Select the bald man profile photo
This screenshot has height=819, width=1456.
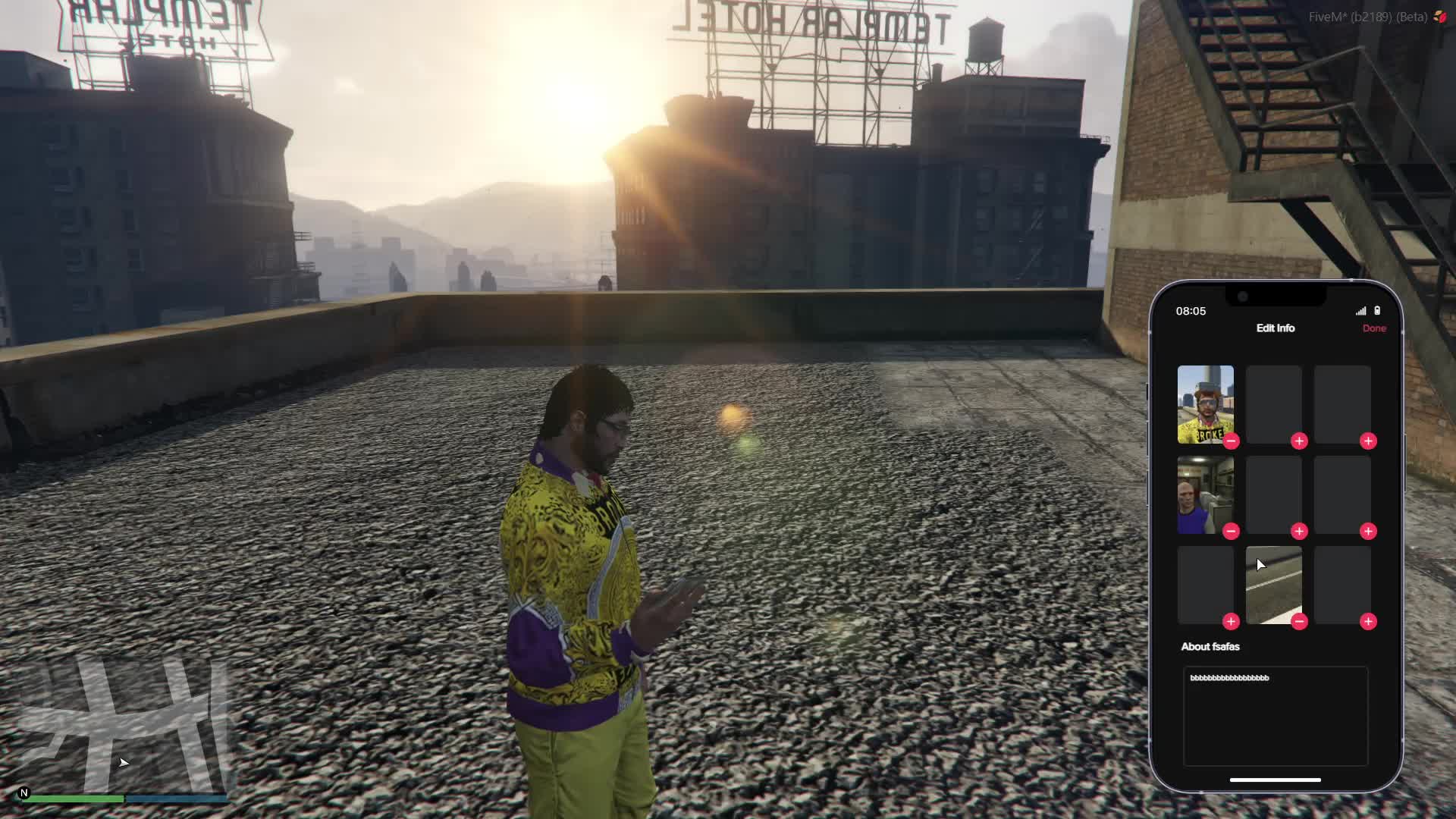[1205, 493]
